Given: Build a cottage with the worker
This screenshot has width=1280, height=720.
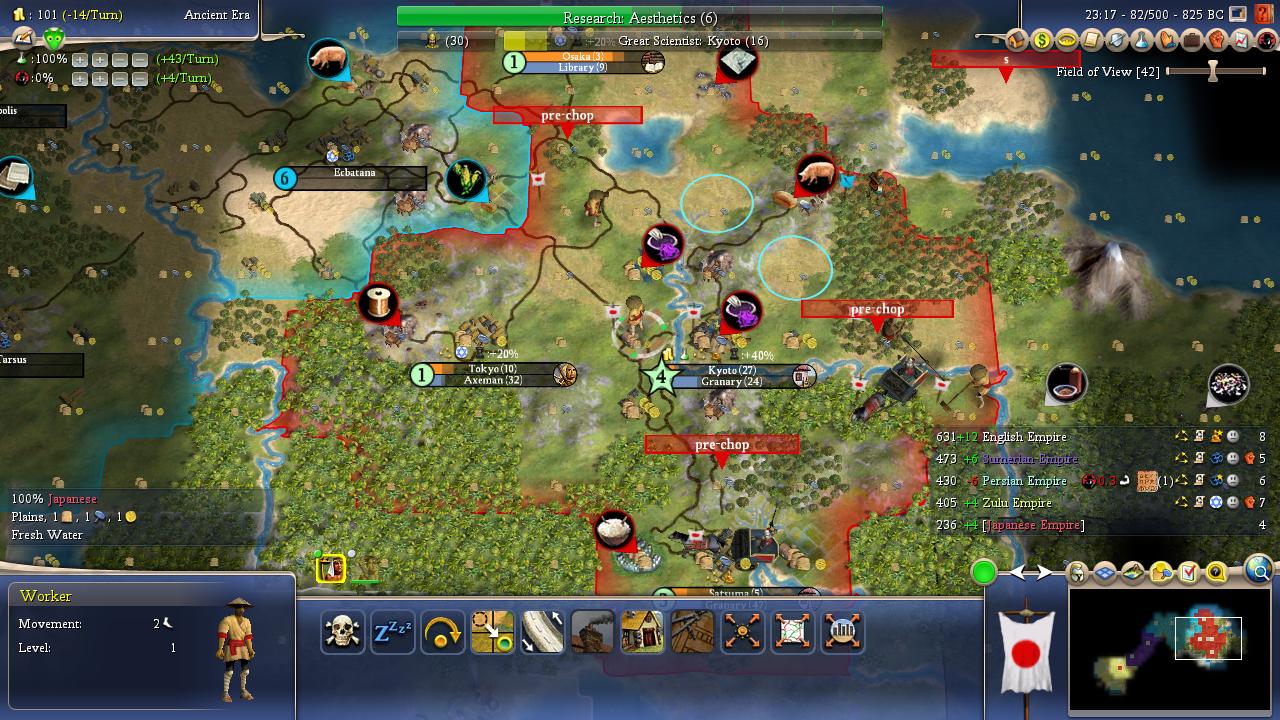Looking at the screenshot, I should pyautogui.click(x=642, y=632).
